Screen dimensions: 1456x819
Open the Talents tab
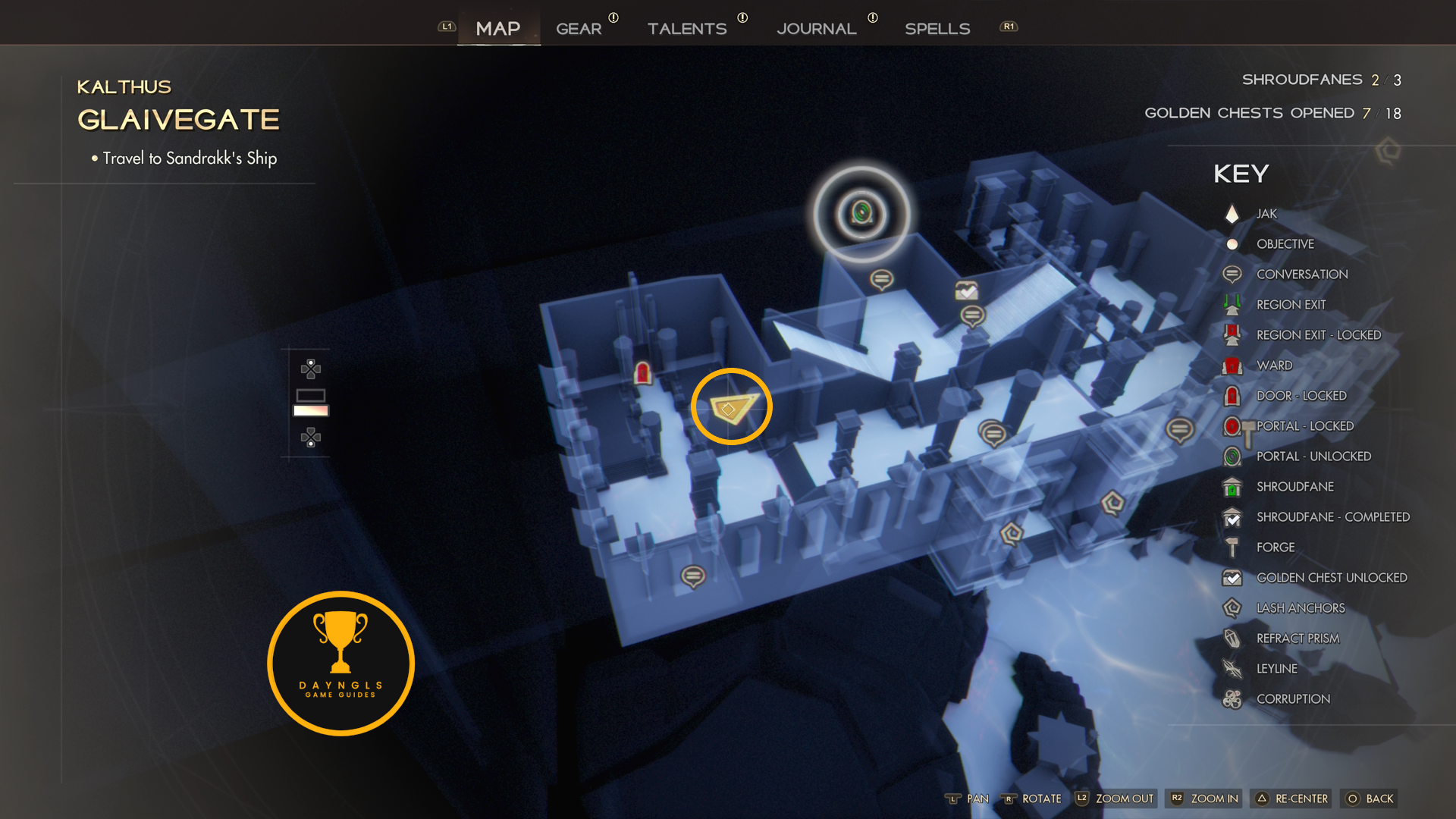(687, 29)
